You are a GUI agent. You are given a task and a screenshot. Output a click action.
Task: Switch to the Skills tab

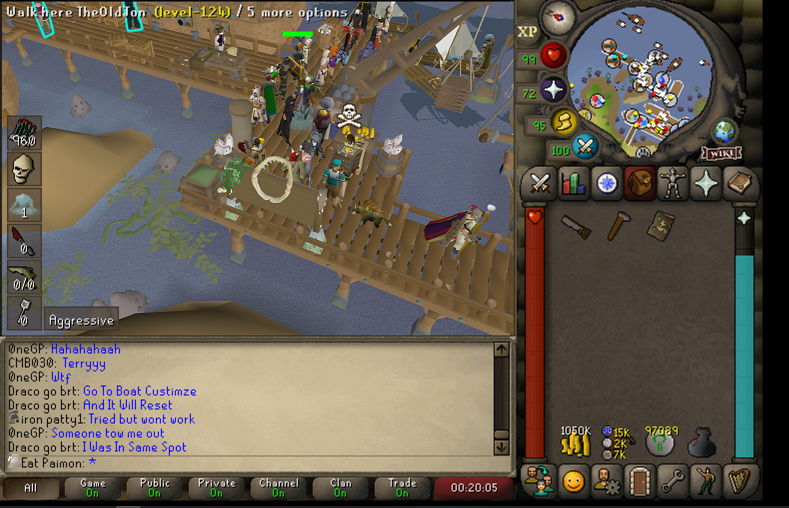573,184
